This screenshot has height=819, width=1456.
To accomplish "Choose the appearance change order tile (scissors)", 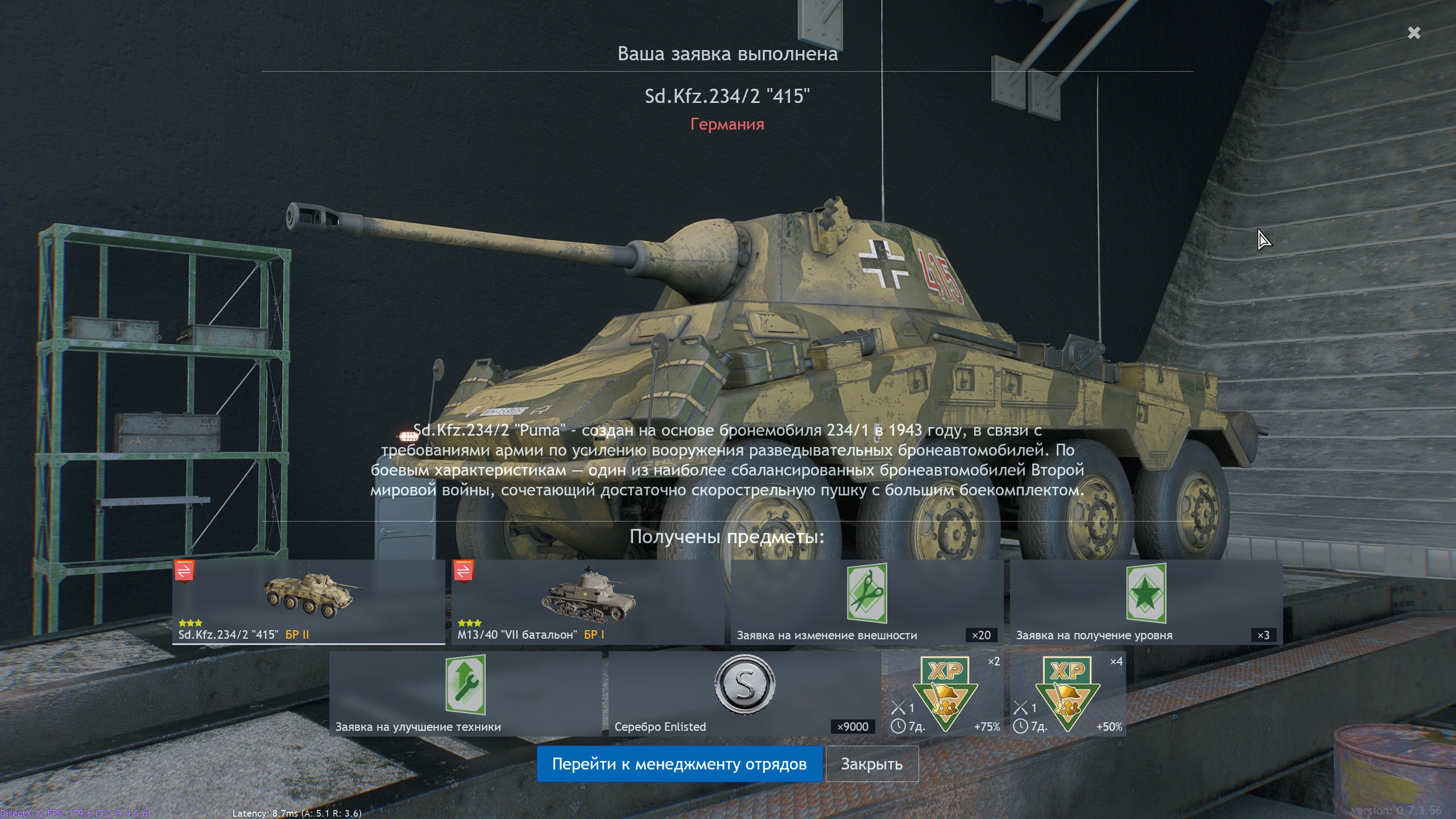I will [x=867, y=602].
